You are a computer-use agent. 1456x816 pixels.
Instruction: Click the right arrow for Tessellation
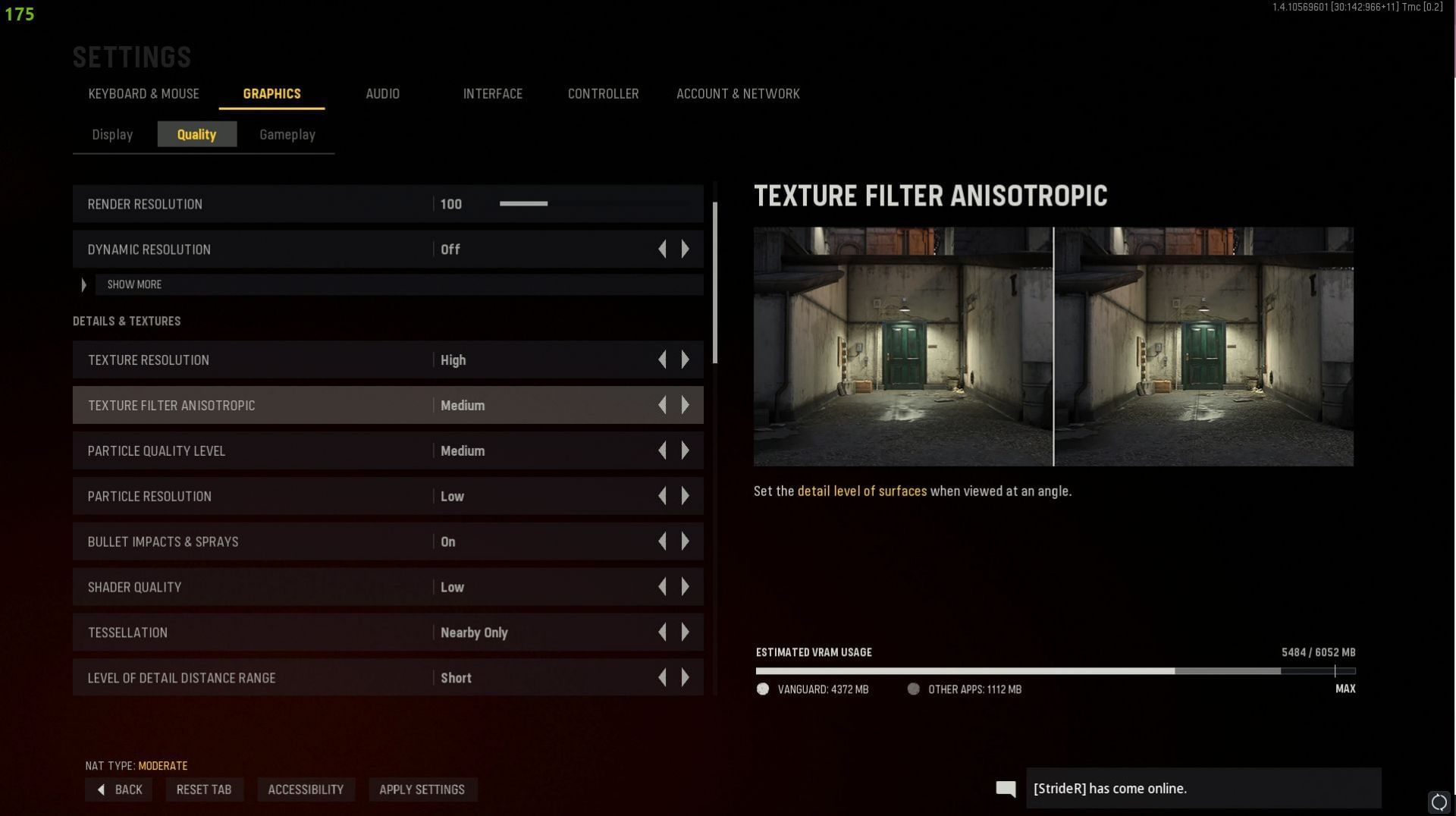[x=686, y=632]
